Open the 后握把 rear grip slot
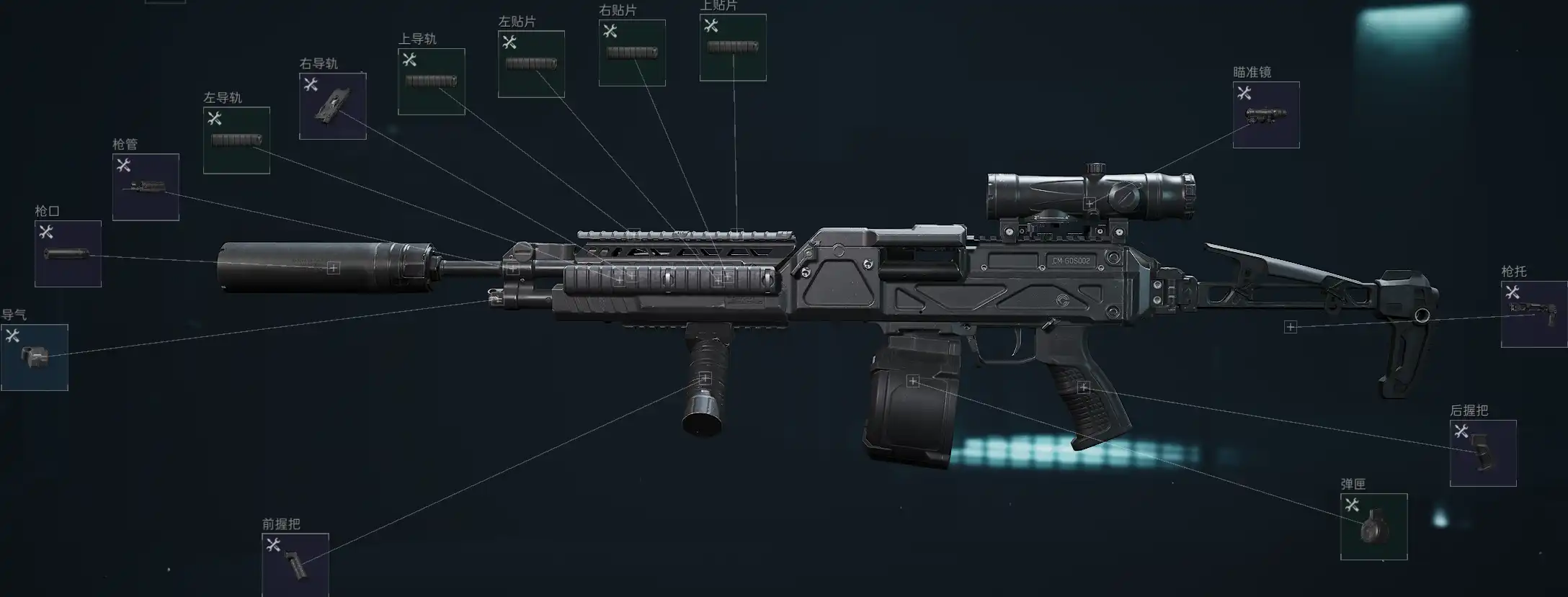 1482,453
